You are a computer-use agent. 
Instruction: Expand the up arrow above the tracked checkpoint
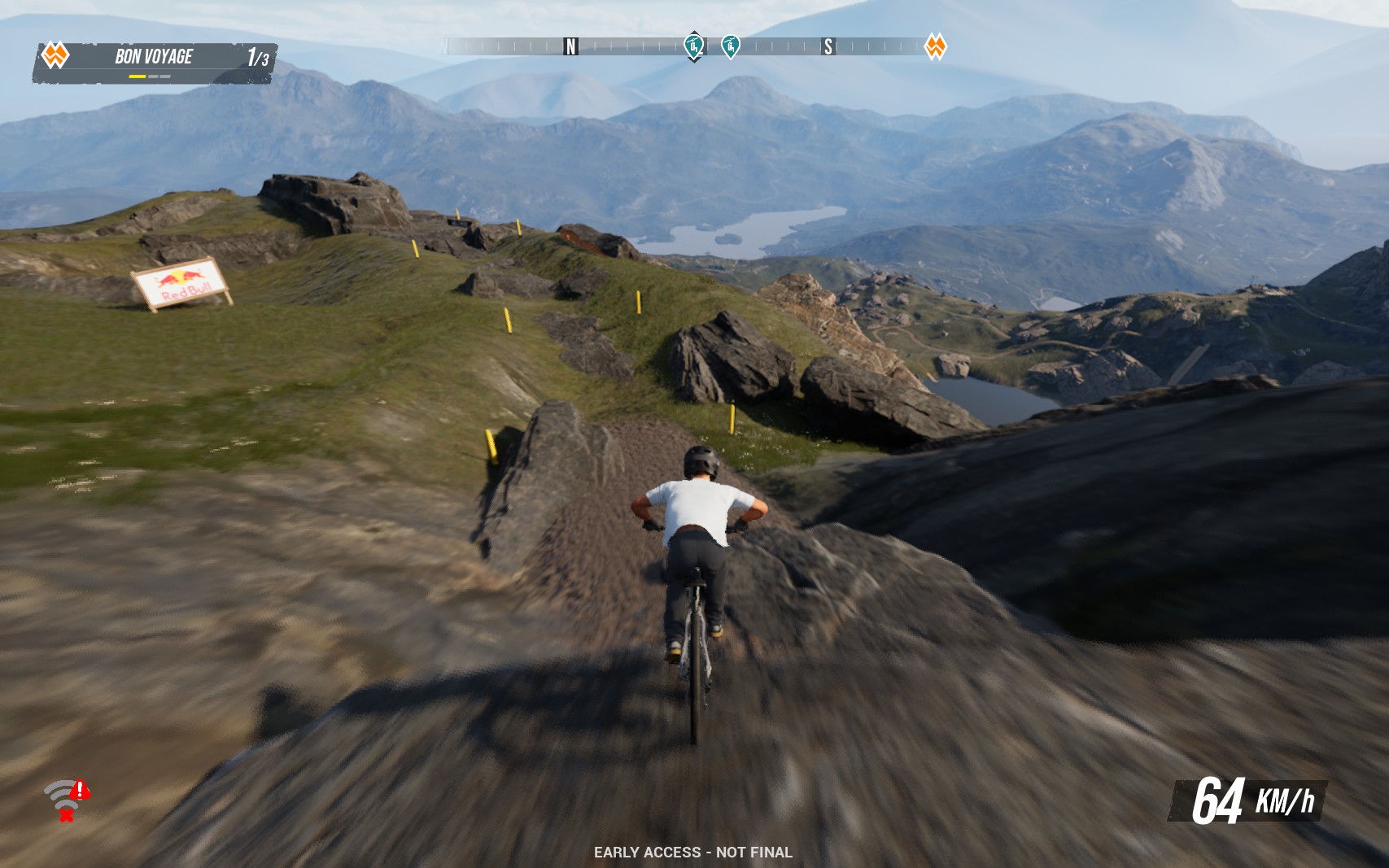tap(692, 31)
